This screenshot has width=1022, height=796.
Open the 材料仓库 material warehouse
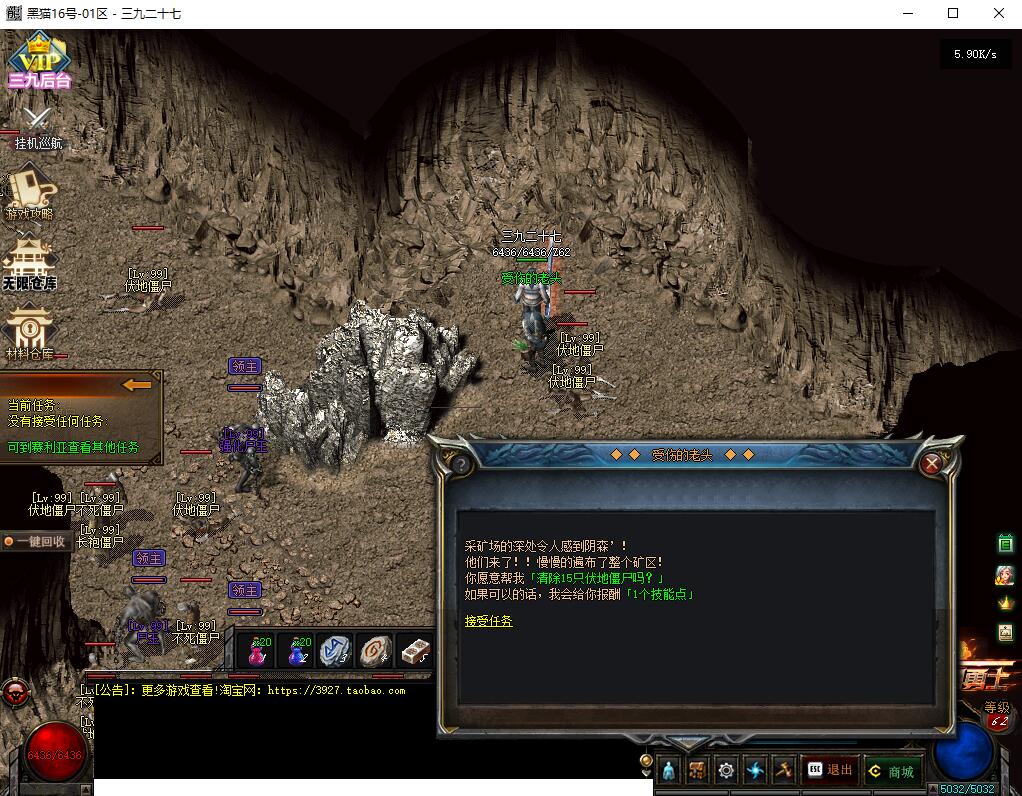30,334
